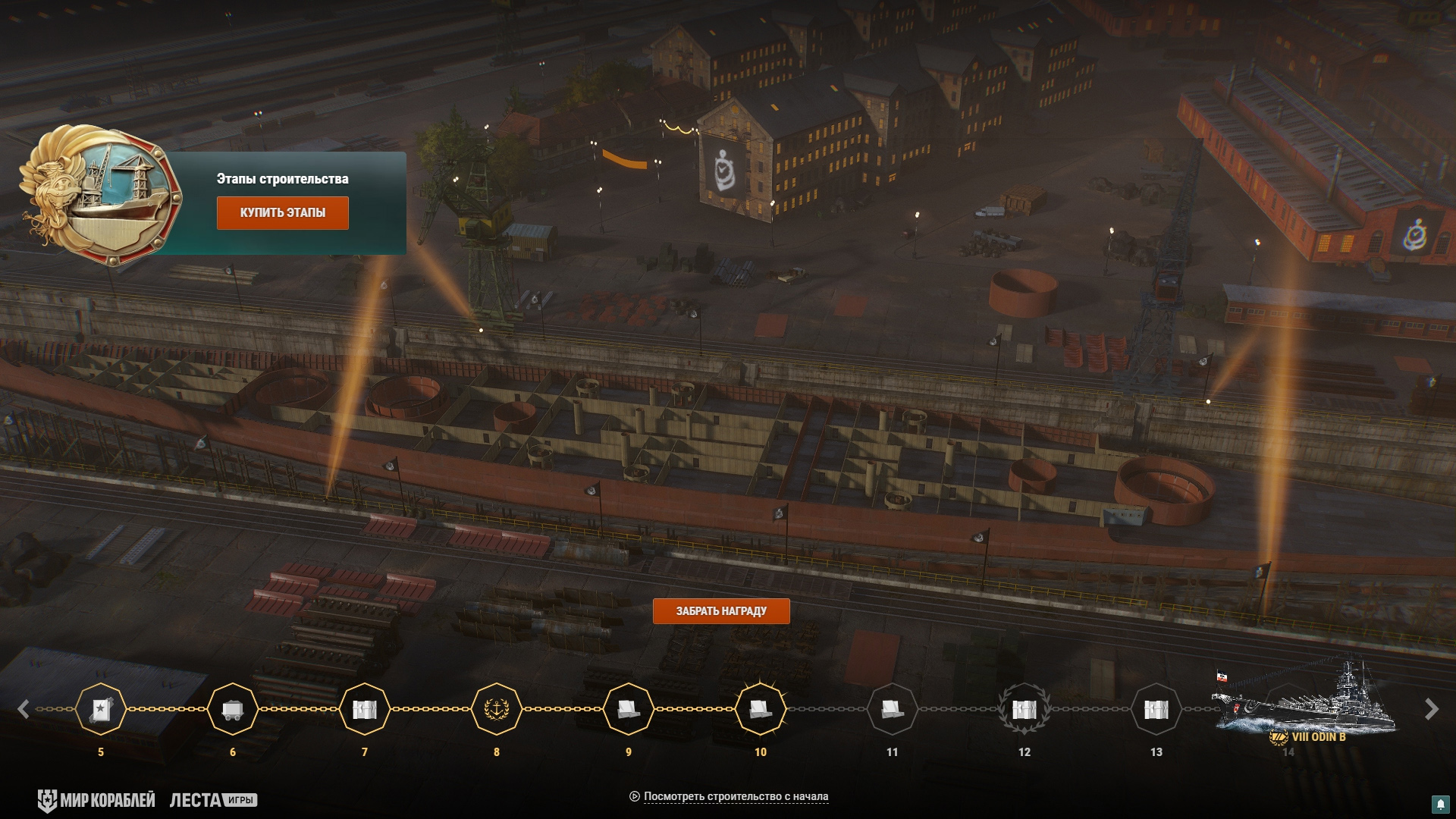Viewport: 1456px width, 819px height.
Task: Choose locked stage 11 node
Action: [892, 710]
